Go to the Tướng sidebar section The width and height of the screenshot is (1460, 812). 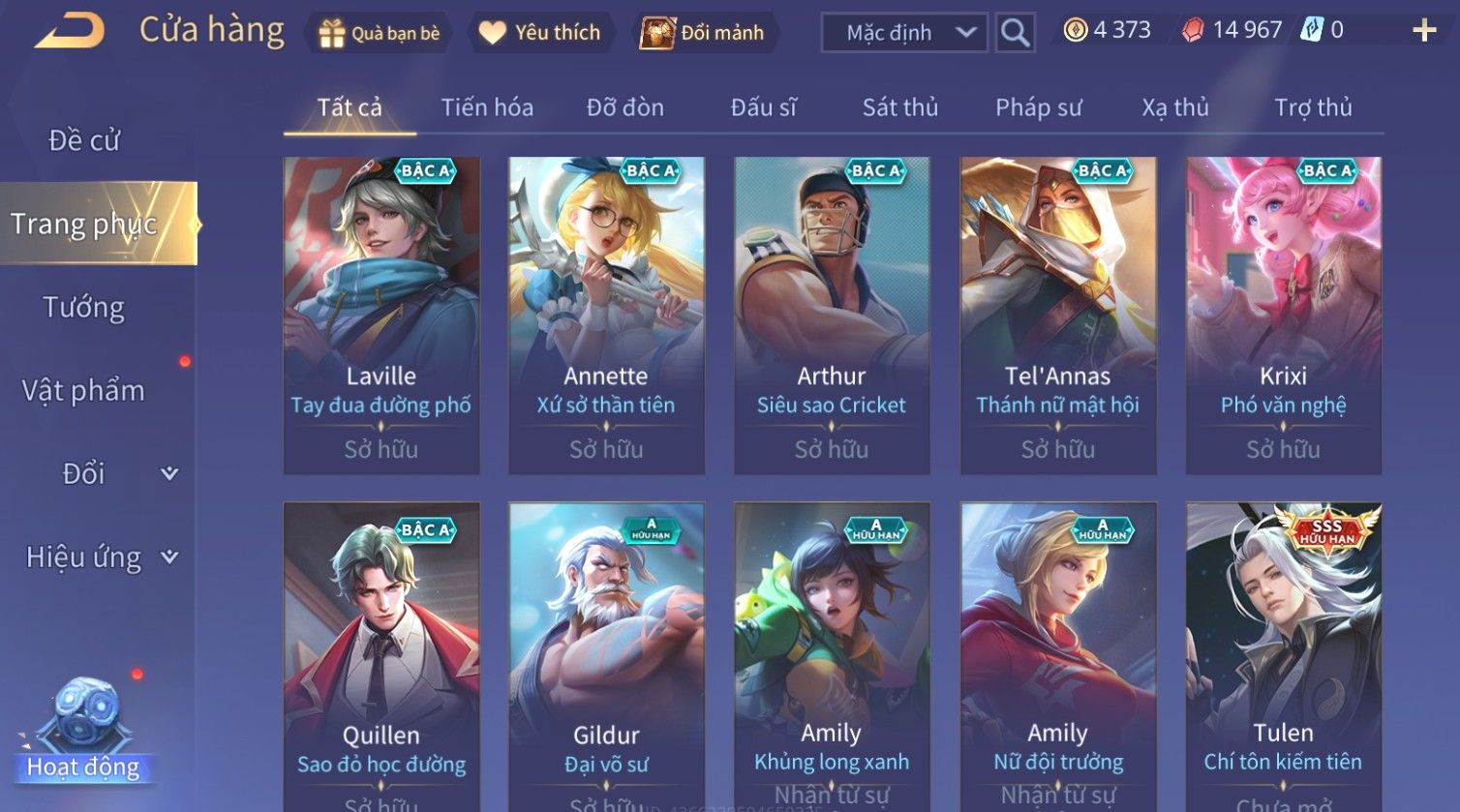(x=84, y=308)
